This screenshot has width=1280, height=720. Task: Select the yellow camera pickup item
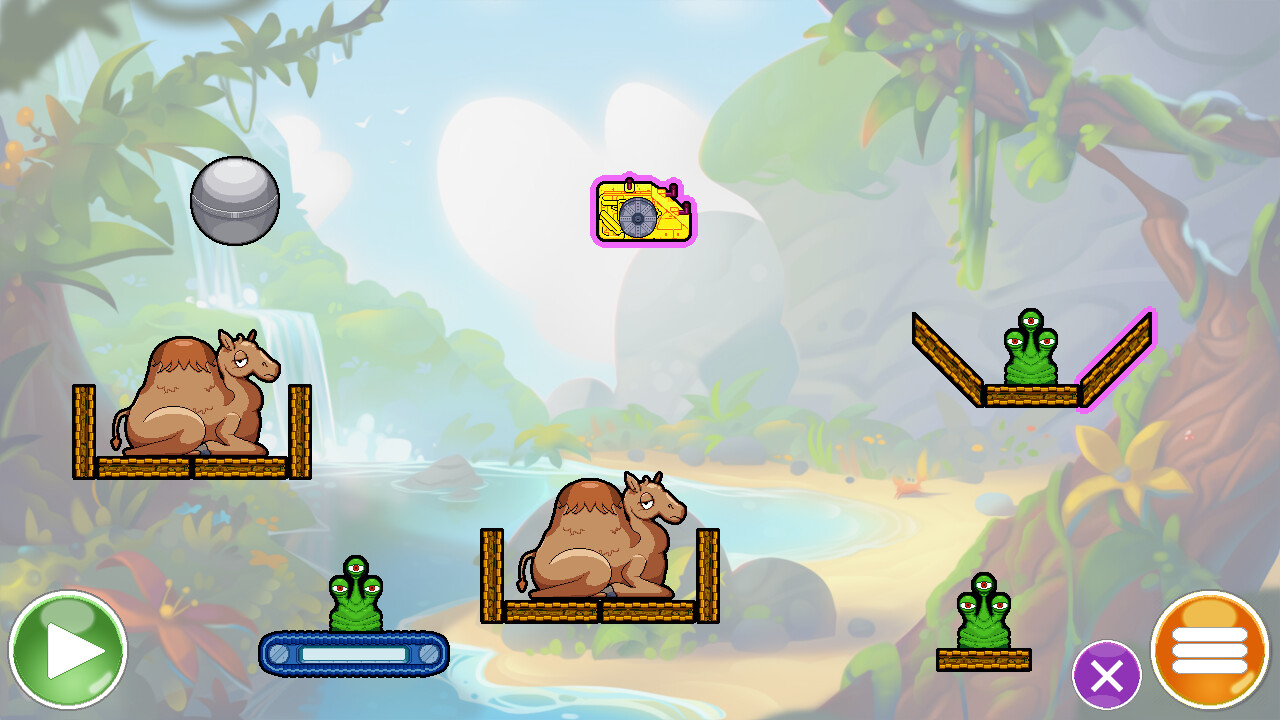pyautogui.click(x=640, y=212)
